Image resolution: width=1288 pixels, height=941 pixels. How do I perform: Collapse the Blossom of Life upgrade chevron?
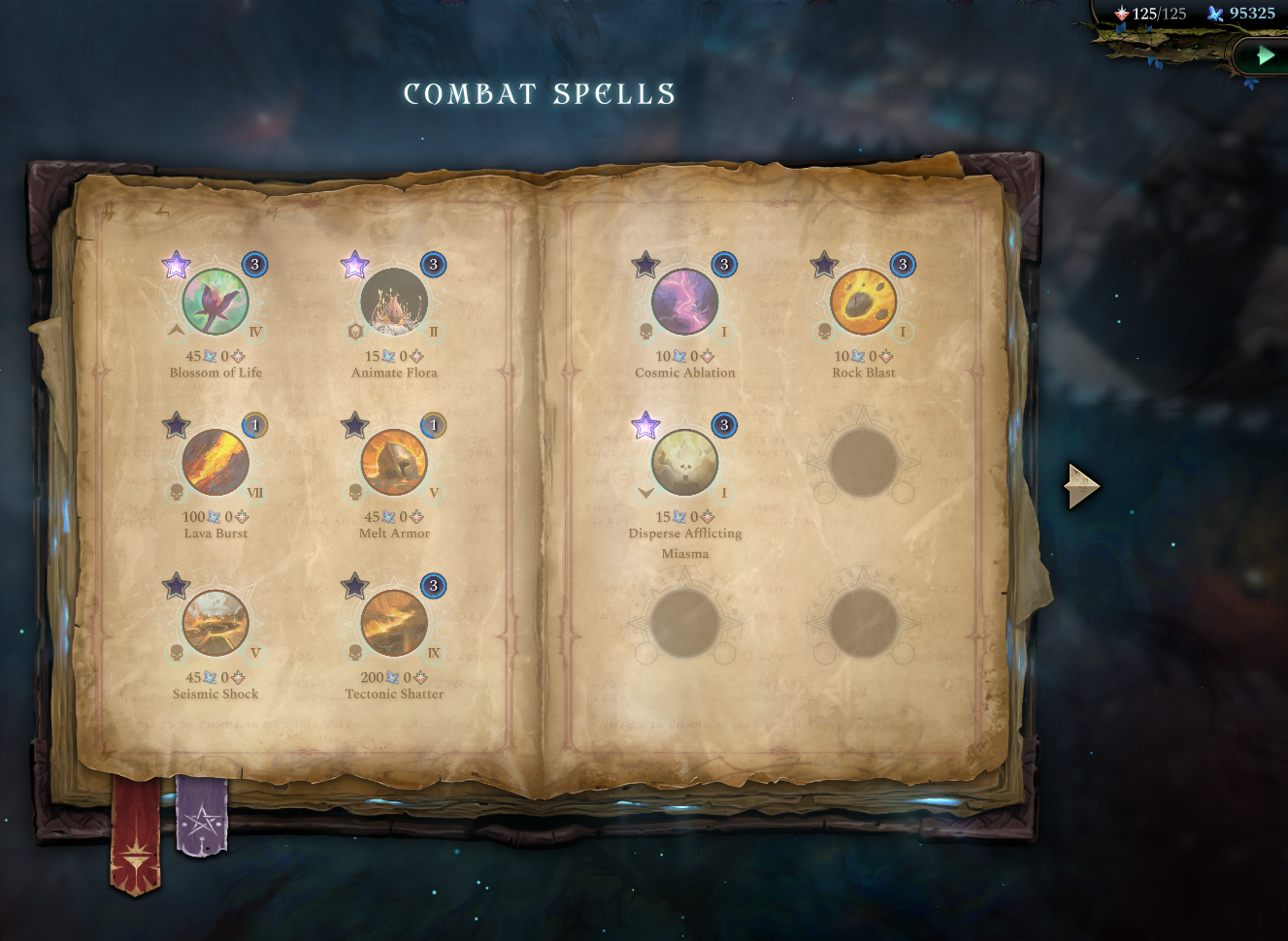[x=175, y=331]
